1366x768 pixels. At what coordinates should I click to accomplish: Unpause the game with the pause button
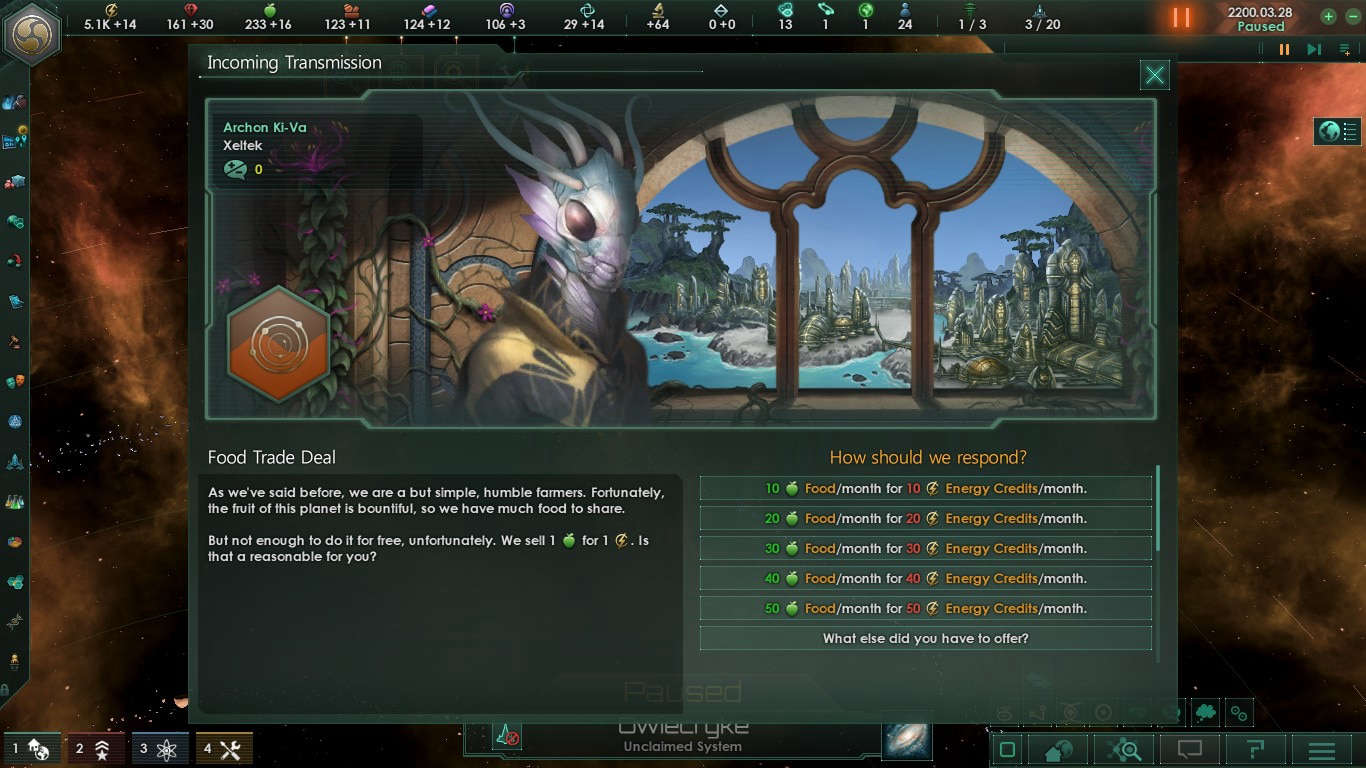click(1285, 48)
